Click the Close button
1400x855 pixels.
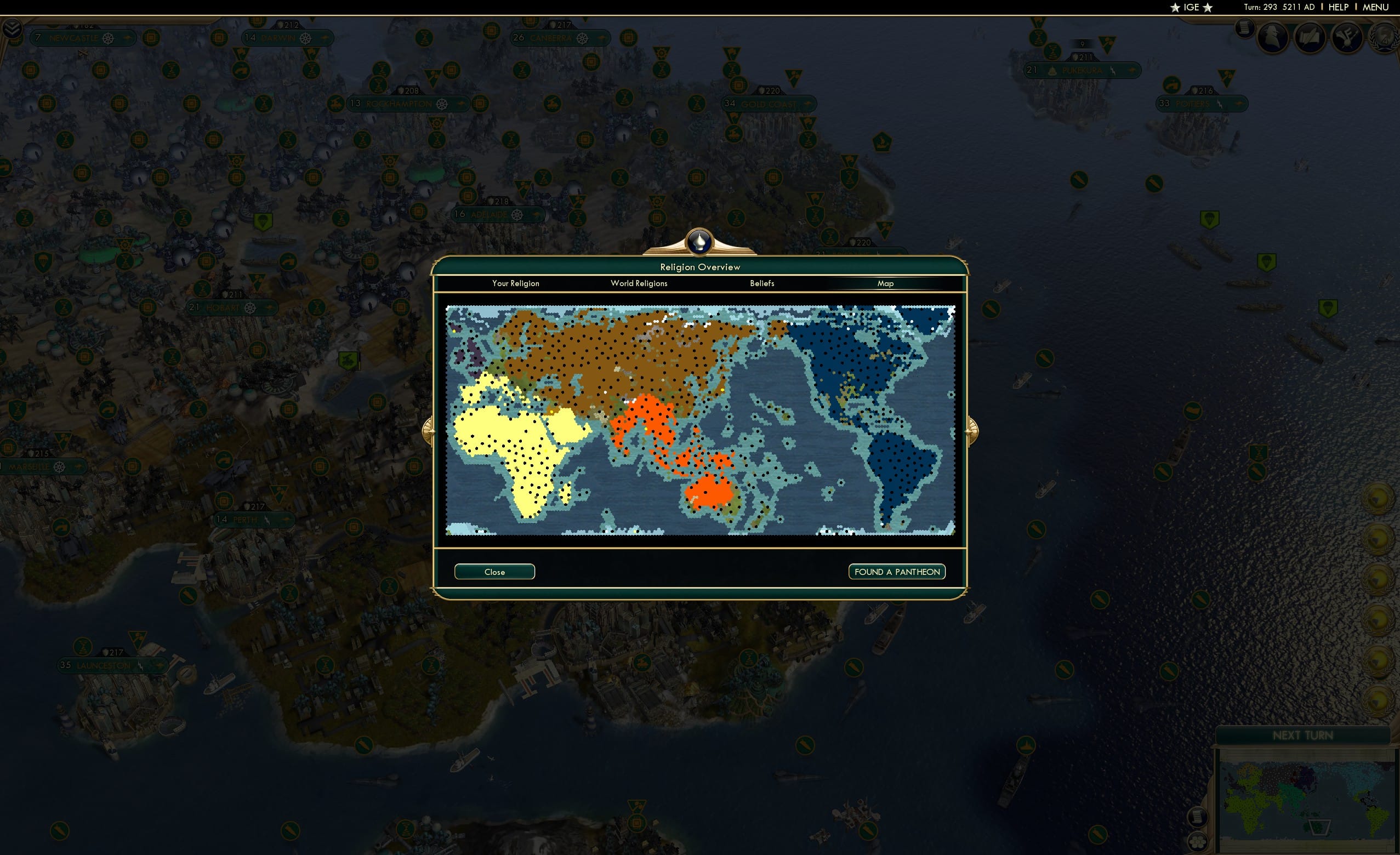tap(494, 572)
